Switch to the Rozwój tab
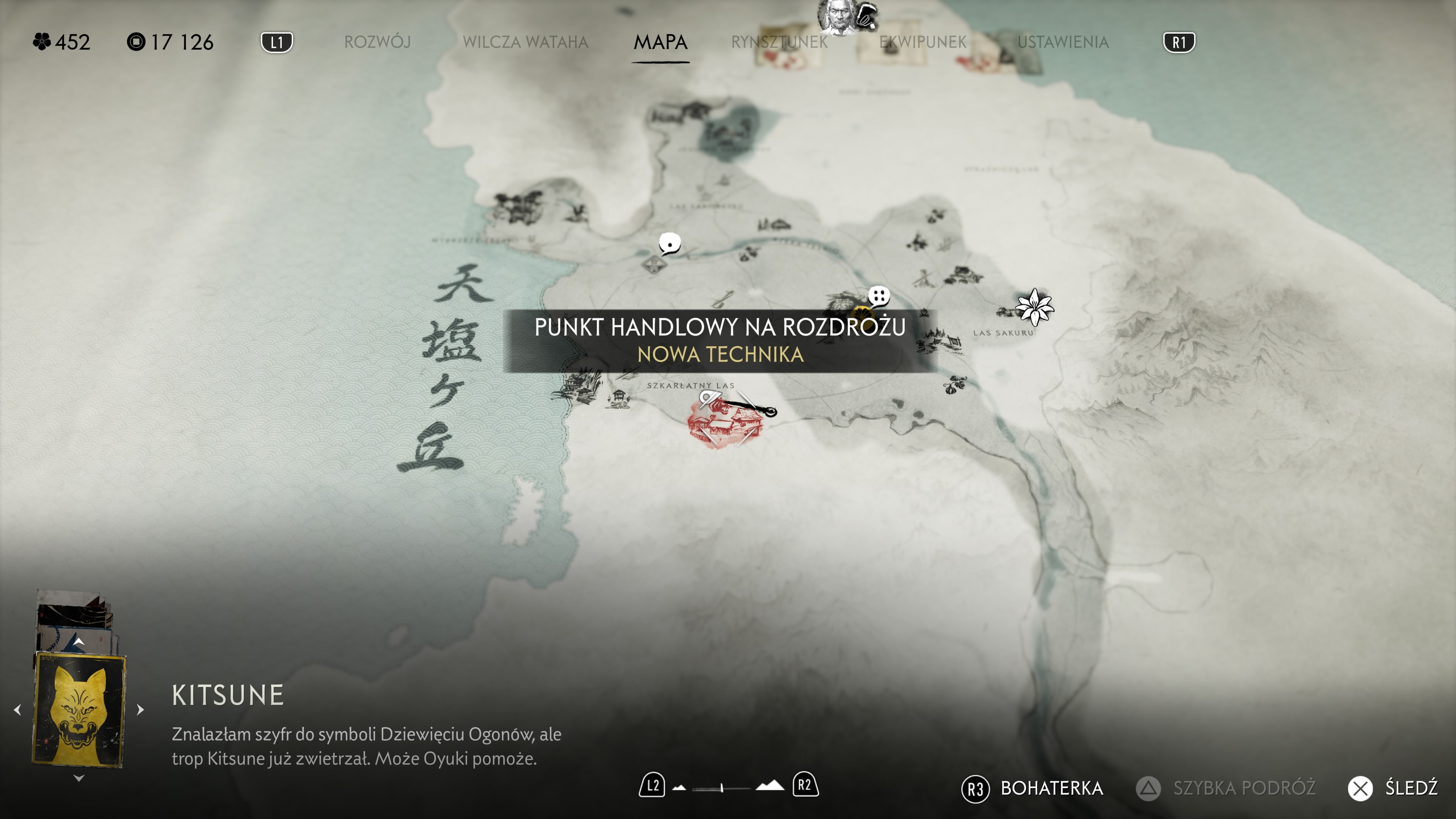Viewport: 1456px width, 819px height. point(377,42)
